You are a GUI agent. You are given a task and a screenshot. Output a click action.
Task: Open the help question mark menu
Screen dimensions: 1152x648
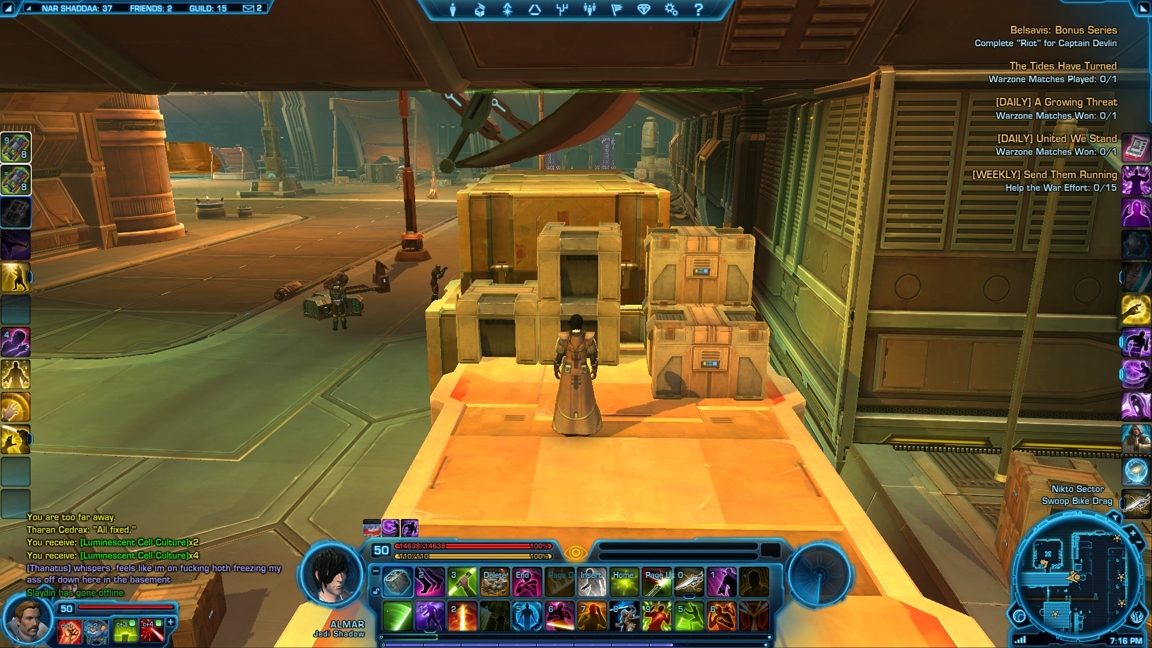coord(698,10)
